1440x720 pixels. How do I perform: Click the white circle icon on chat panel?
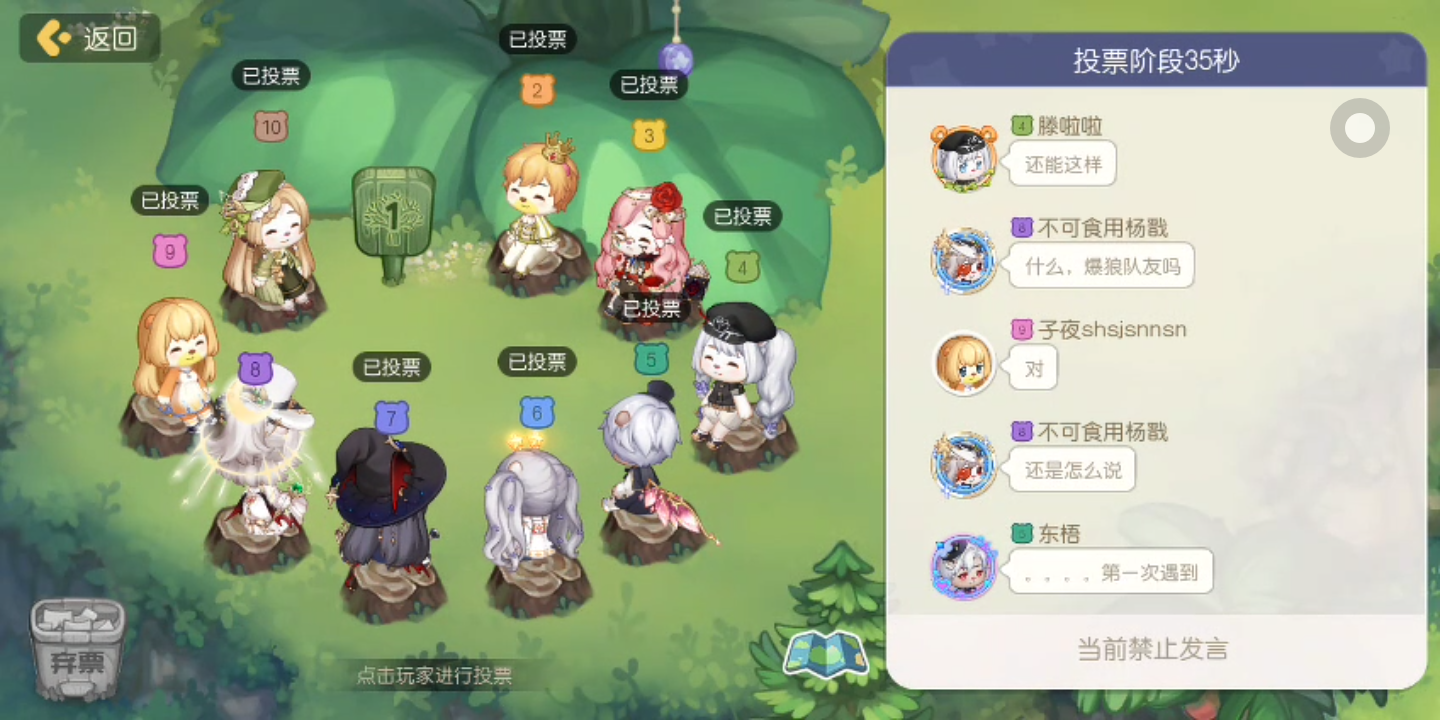pos(1359,128)
